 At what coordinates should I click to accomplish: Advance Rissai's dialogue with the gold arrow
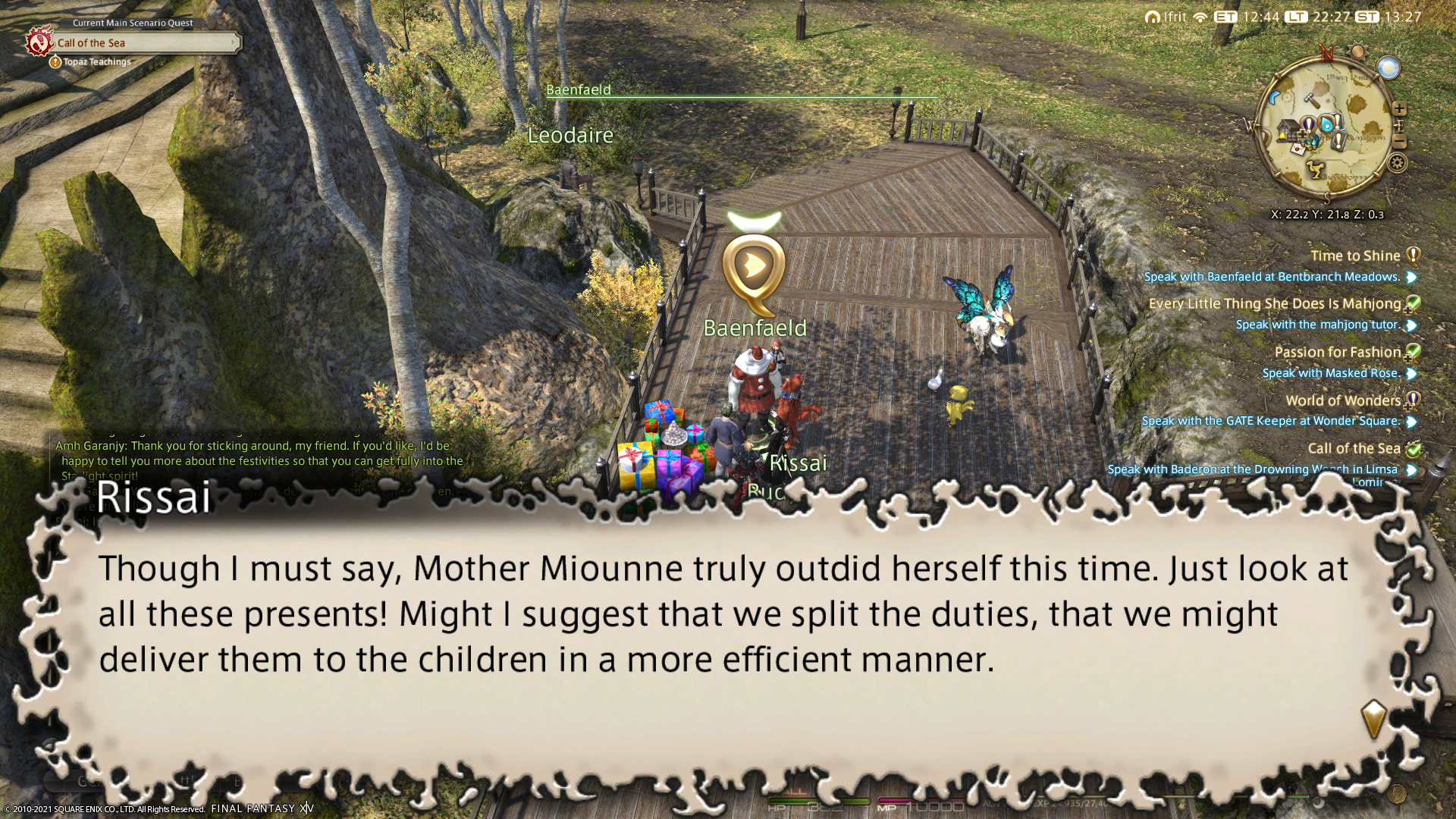click(x=1373, y=719)
